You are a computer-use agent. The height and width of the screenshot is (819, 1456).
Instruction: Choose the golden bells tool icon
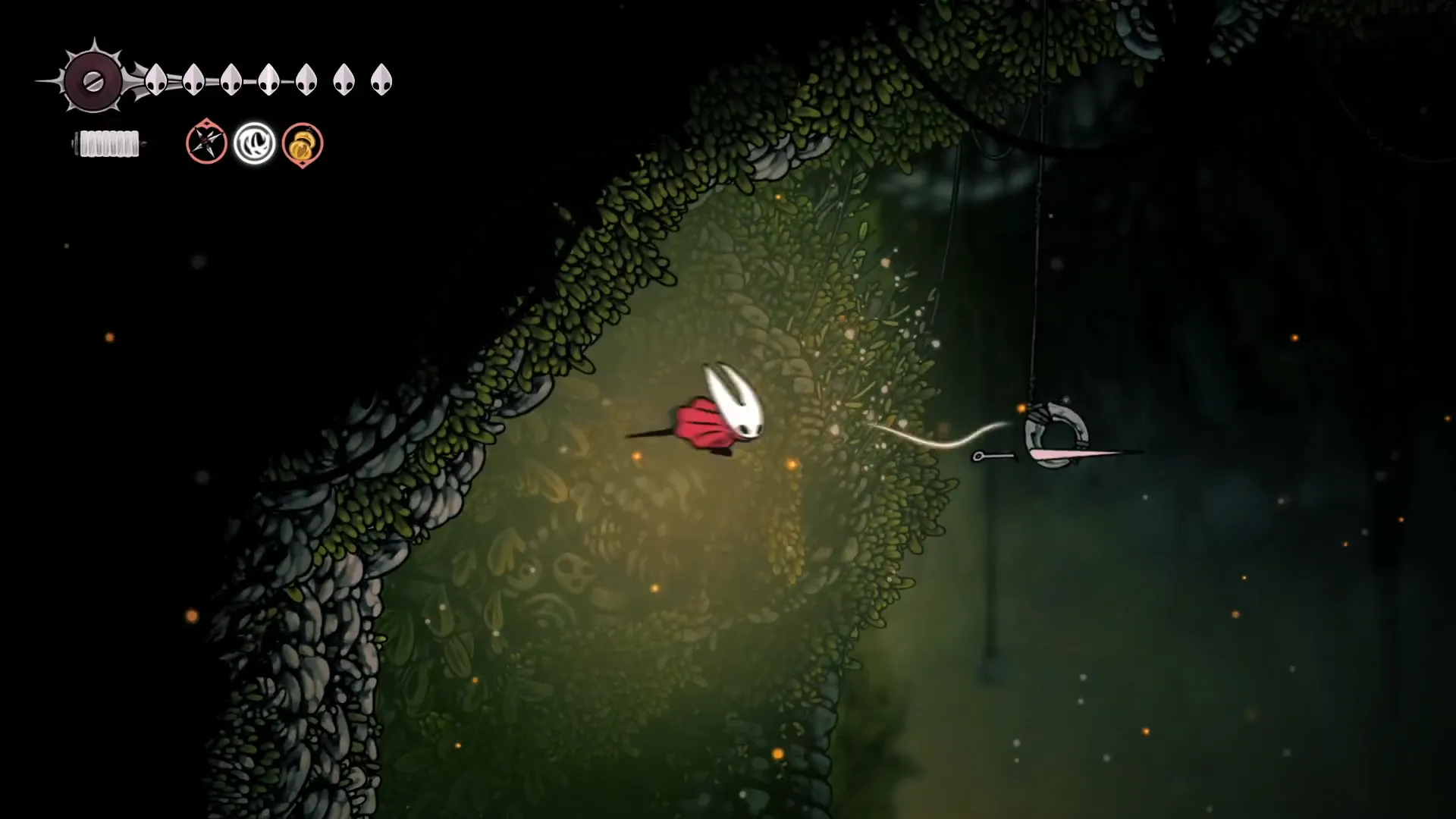point(303,143)
